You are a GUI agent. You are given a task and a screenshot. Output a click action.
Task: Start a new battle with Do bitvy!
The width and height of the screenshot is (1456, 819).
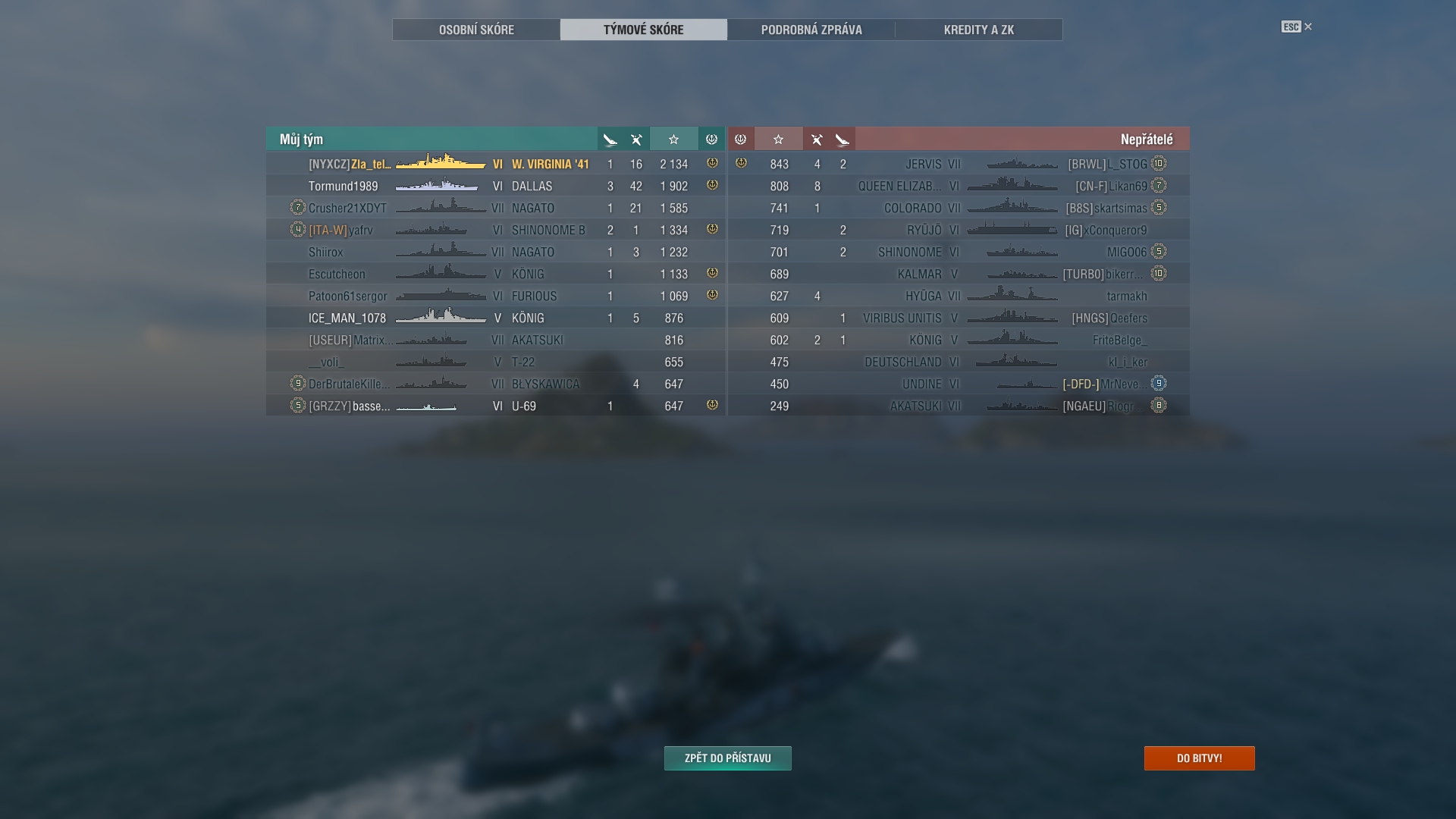pos(1199,758)
